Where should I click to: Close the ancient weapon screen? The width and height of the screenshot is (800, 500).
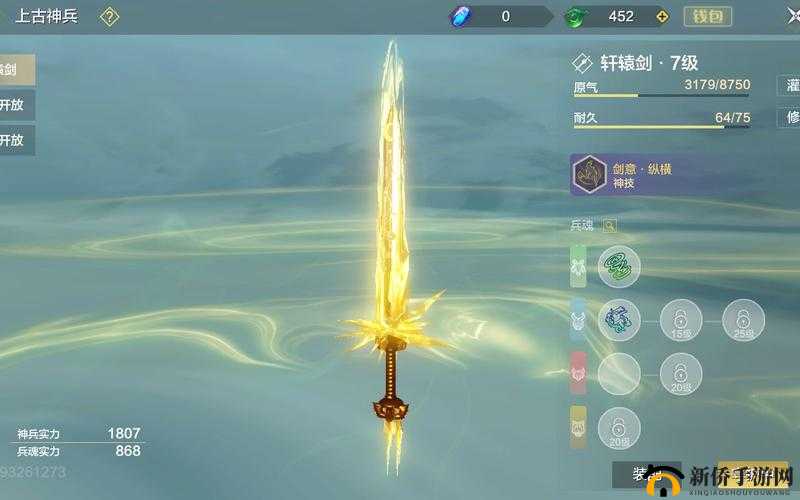coord(791,16)
